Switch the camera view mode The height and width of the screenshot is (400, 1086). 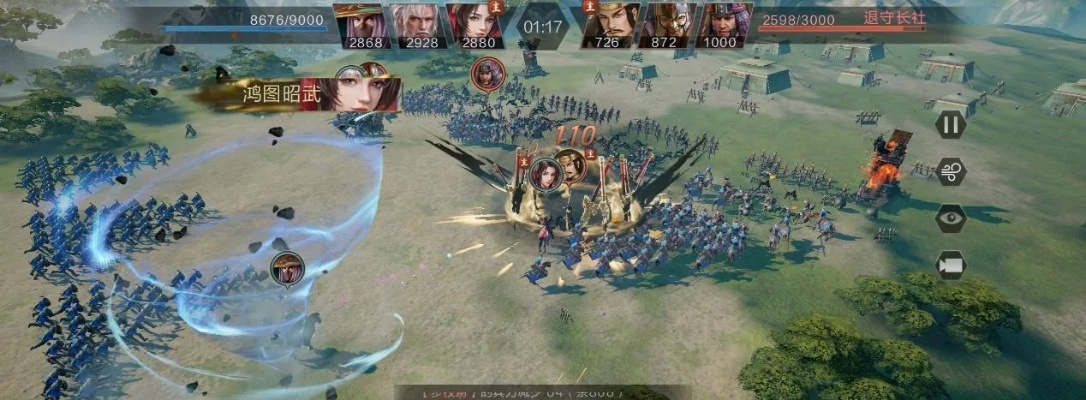pyautogui.click(x=950, y=265)
